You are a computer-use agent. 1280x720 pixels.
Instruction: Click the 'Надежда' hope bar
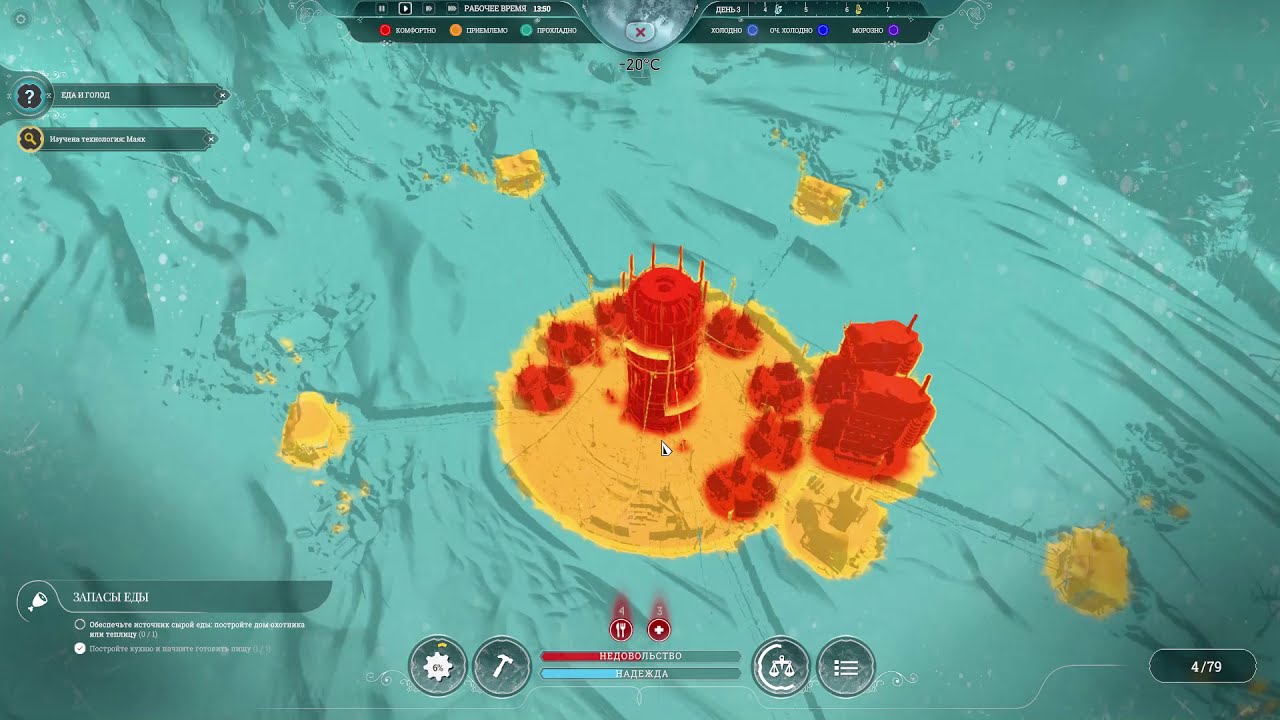tap(640, 674)
